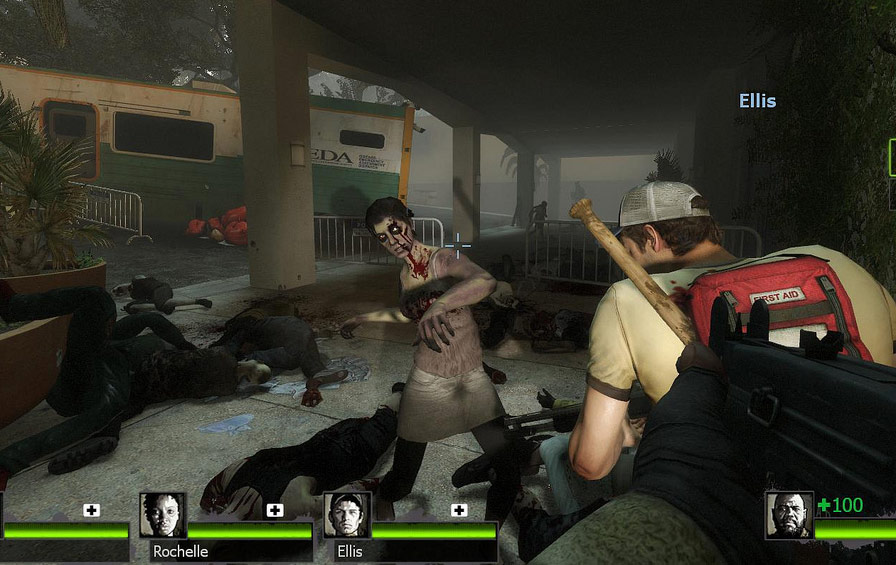The width and height of the screenshot is (896, 565).
Task: Select Rochelle's teammate portrait
Action: tap(162, 515)
